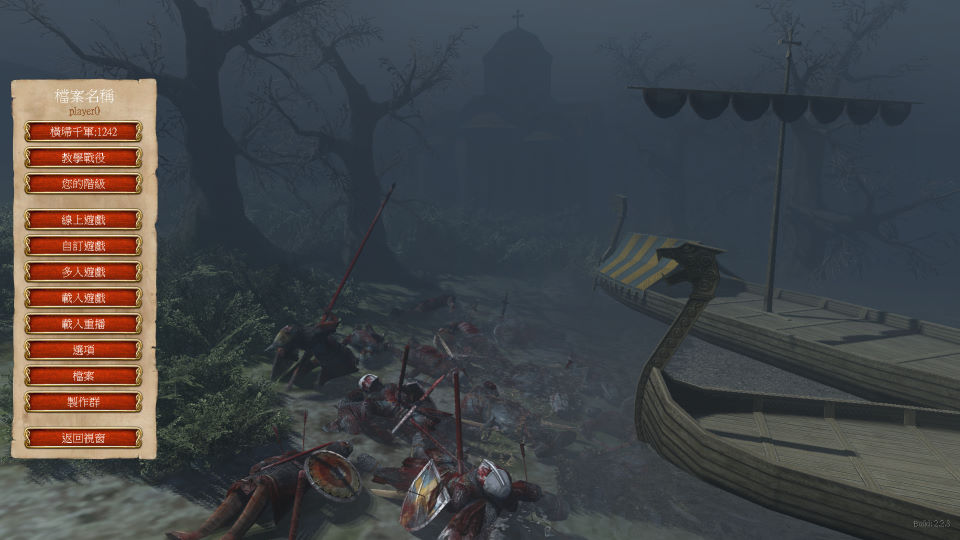Open the 教學戰役 tutorial campaign
The image size is (960, 540).
pyautogui.click(x=83, y=158)
